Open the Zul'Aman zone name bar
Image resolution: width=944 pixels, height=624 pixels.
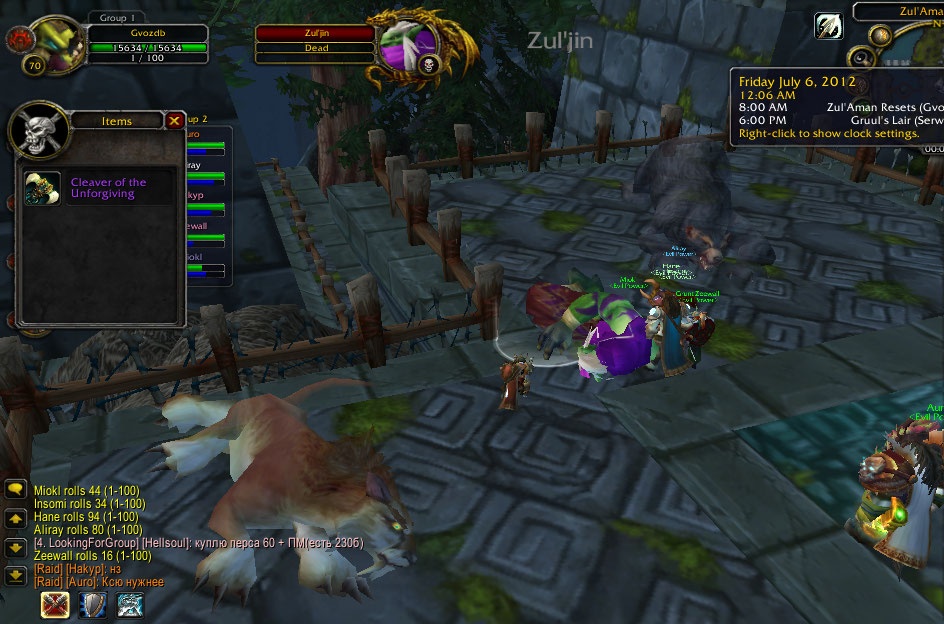(897, 10)
